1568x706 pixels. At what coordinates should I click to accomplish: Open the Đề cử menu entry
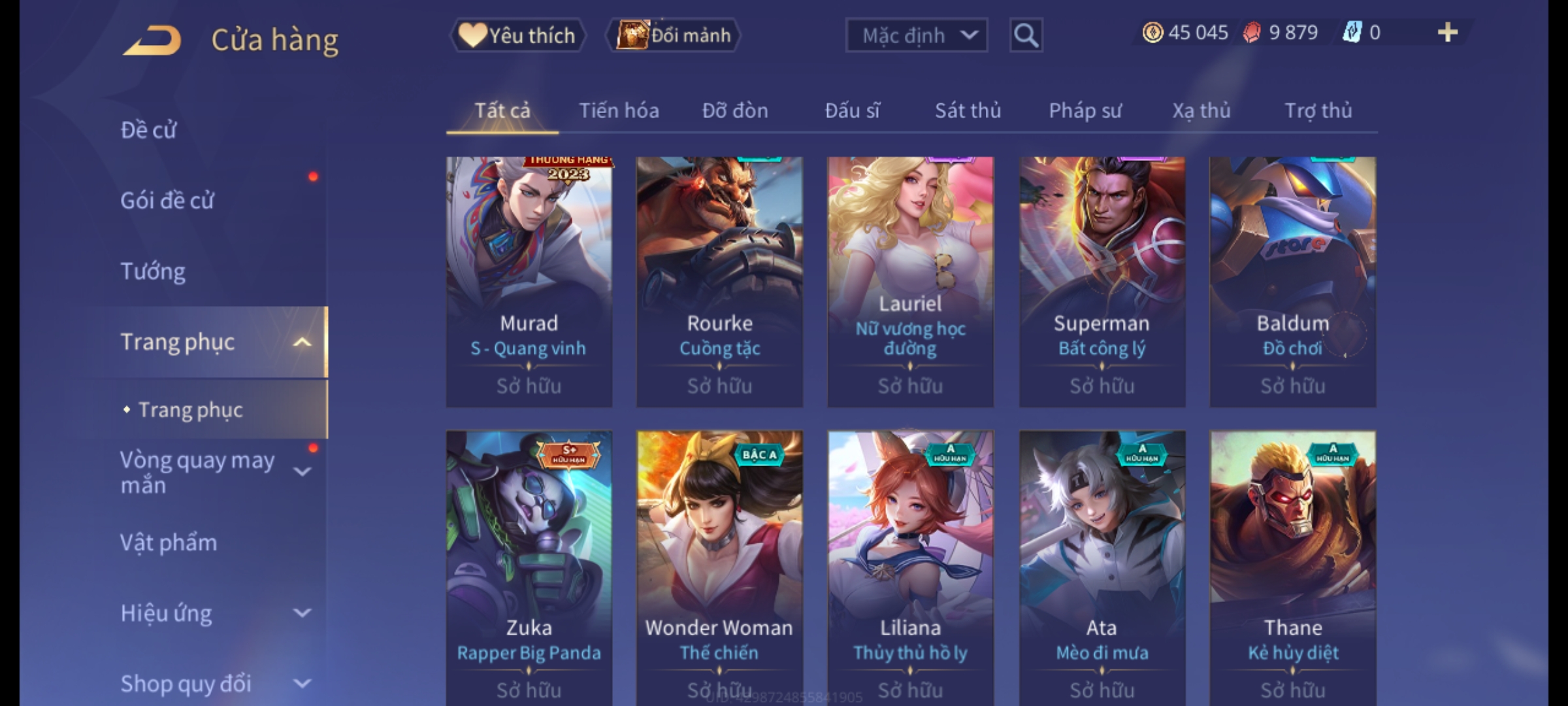[149, 130]
